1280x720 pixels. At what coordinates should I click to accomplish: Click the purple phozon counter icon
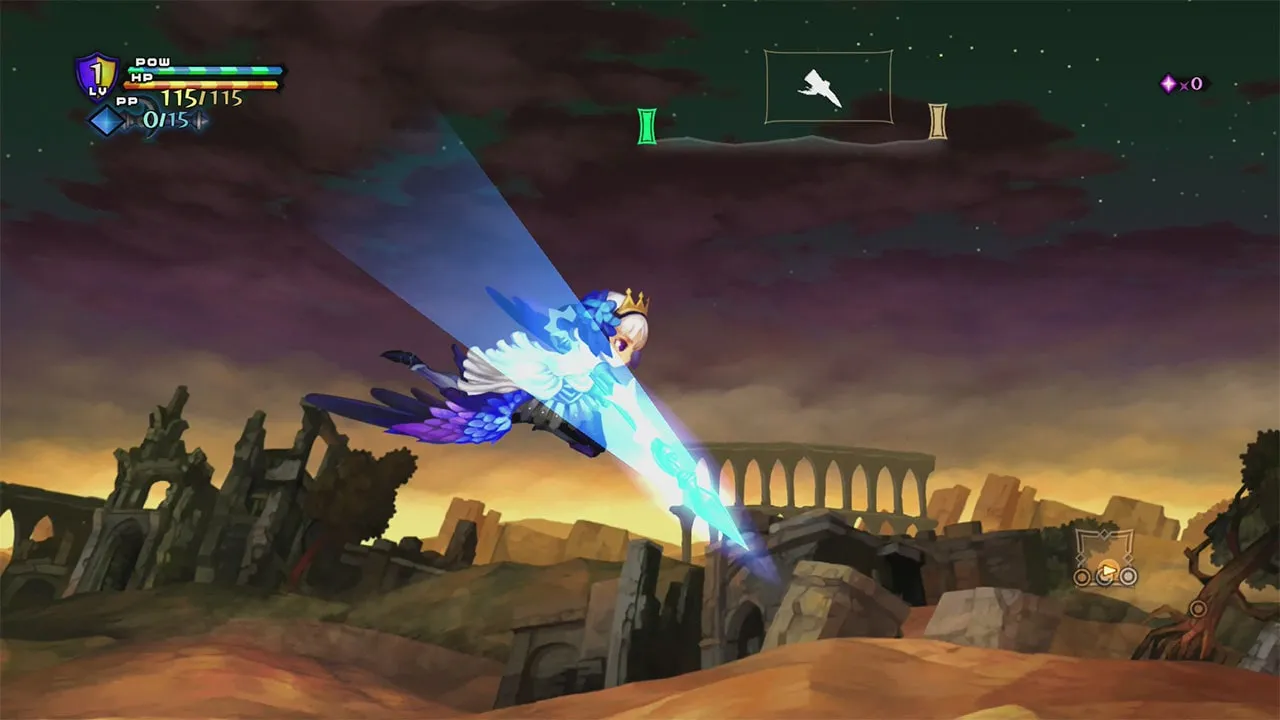pos(1168,84)
